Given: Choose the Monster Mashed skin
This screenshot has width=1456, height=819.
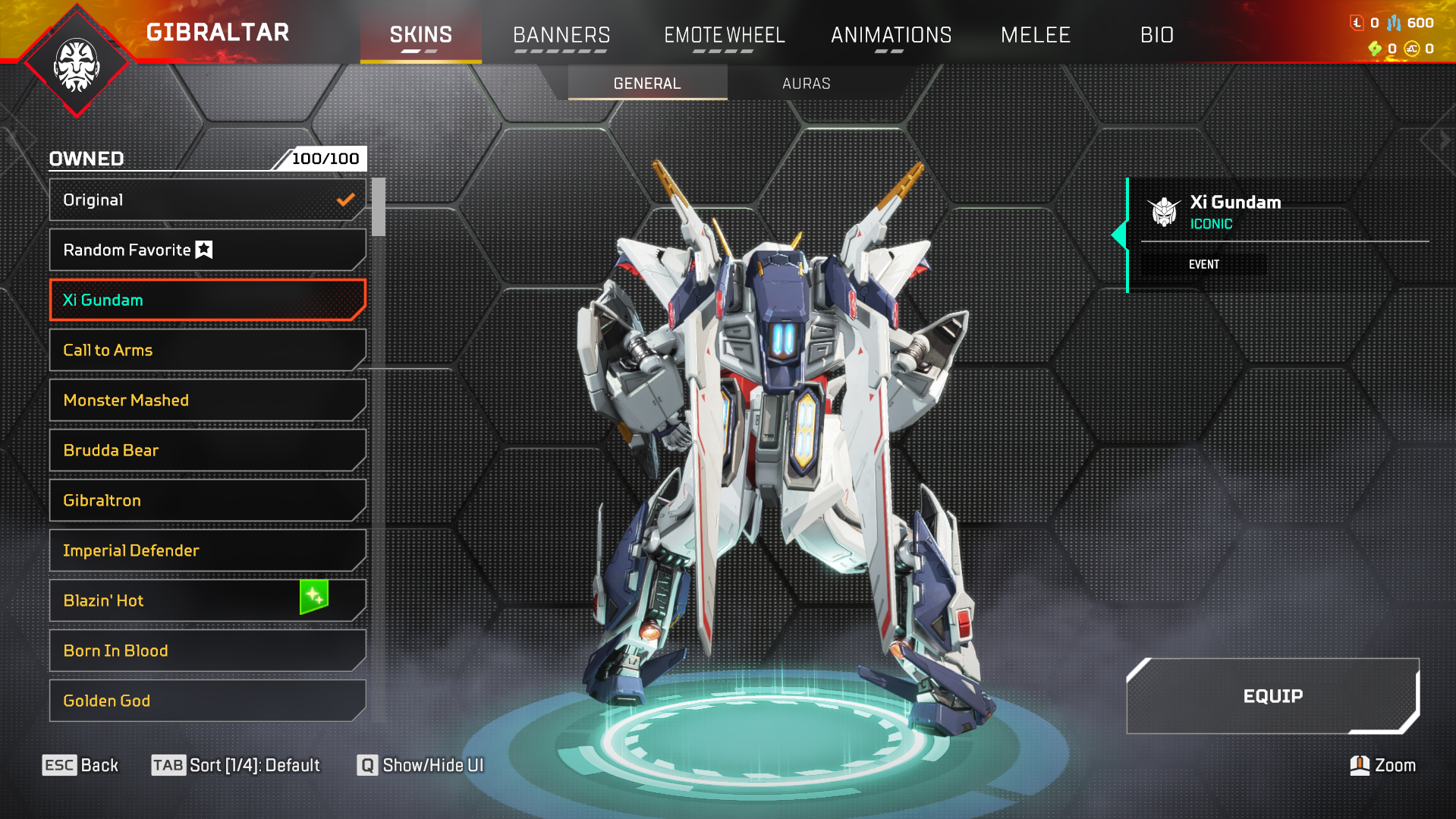Looking at the screenshot, I should point(206,400).
